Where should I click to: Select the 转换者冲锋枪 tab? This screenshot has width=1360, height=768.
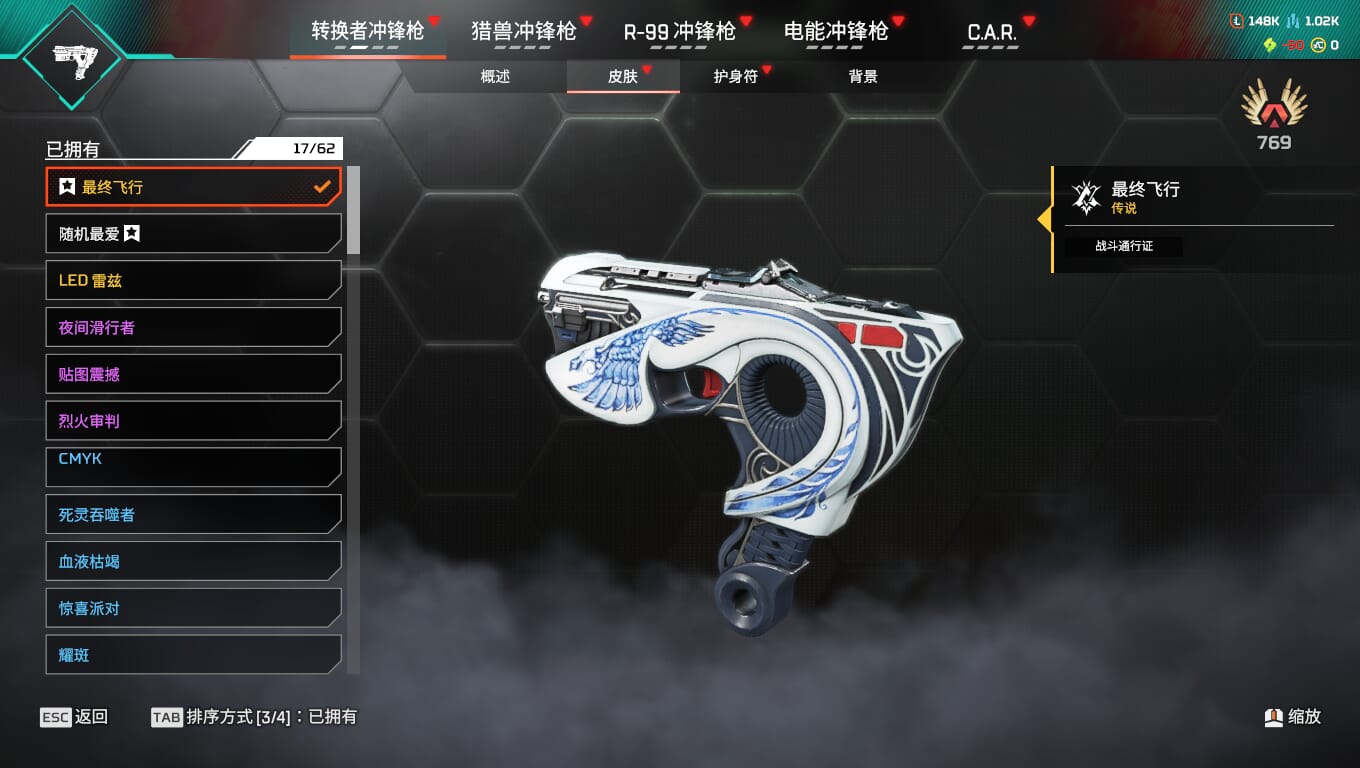[x=367, y=31]
